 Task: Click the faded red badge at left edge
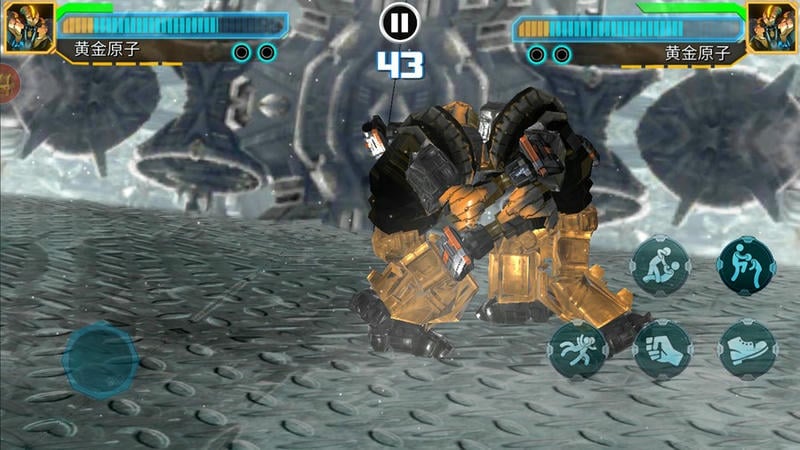(8, 85)
